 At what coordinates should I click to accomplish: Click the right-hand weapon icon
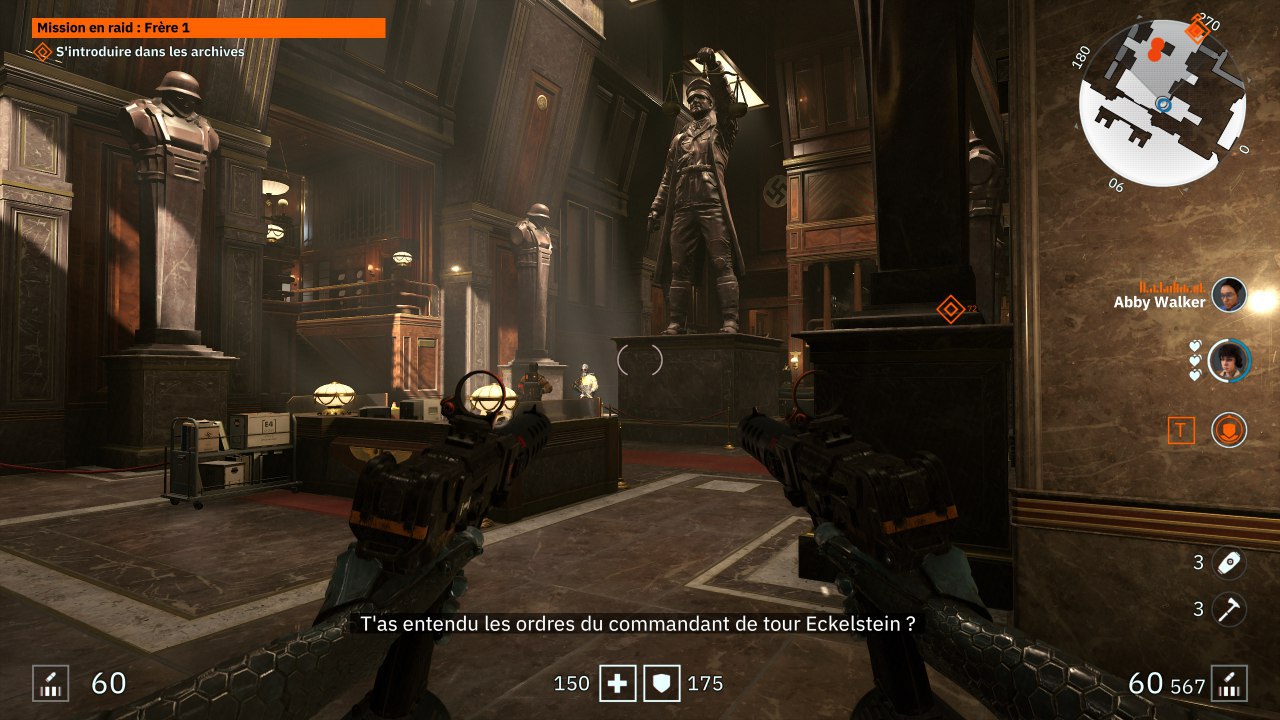[x=1229, y=683]
